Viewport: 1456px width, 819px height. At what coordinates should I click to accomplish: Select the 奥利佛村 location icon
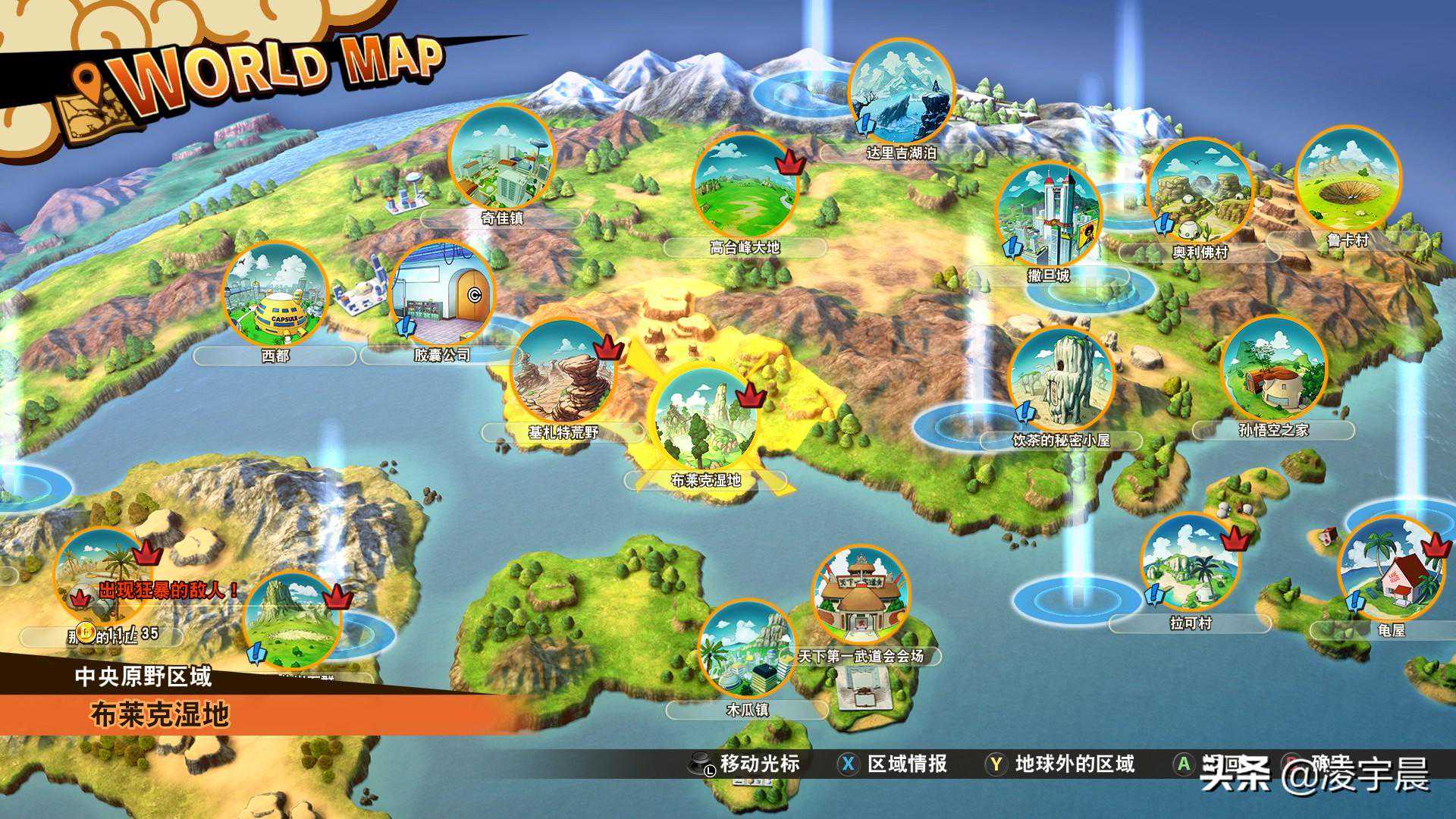pos(1199,192)
